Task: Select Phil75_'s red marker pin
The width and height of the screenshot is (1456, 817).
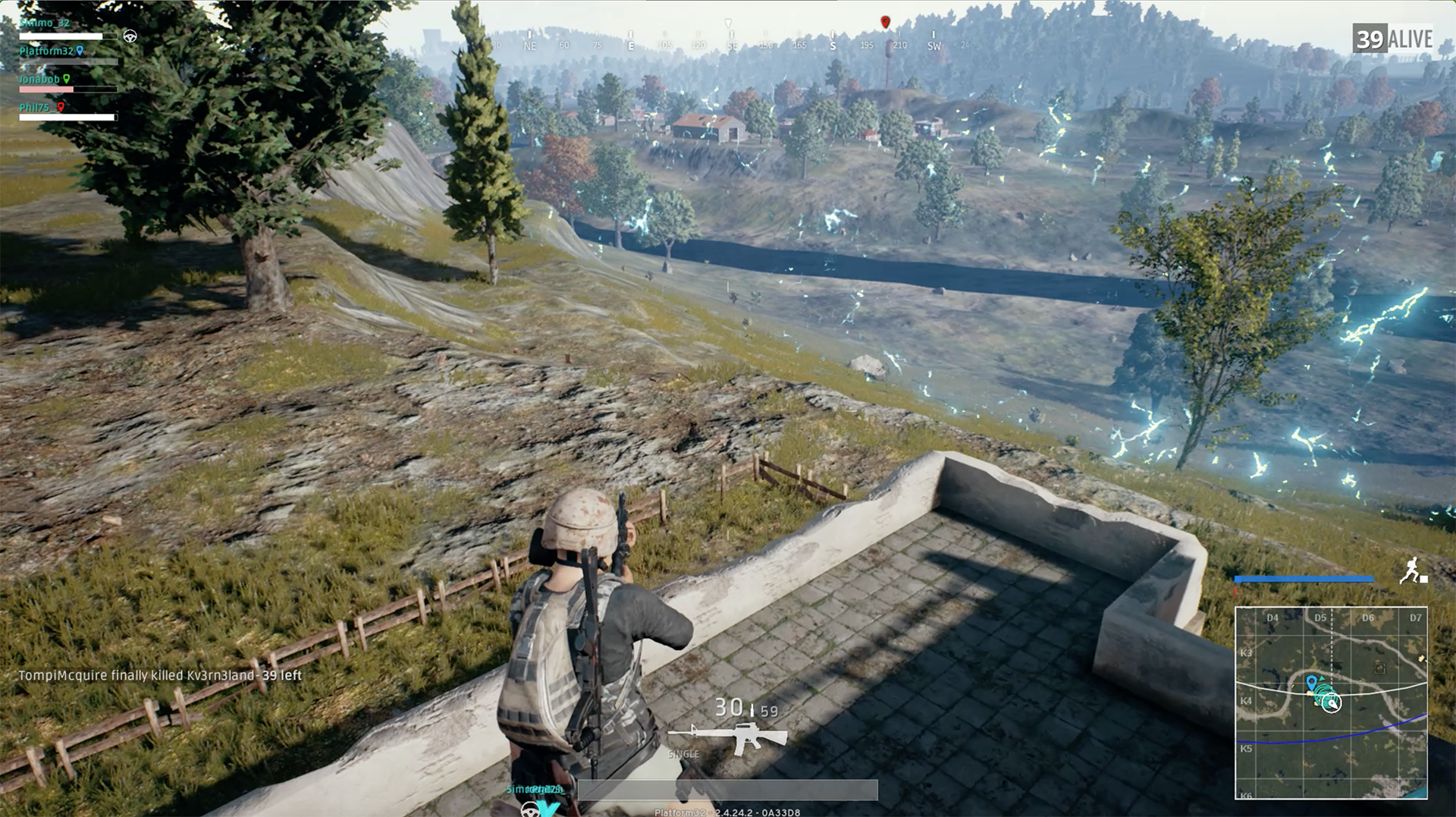Action: coord(60,108)
